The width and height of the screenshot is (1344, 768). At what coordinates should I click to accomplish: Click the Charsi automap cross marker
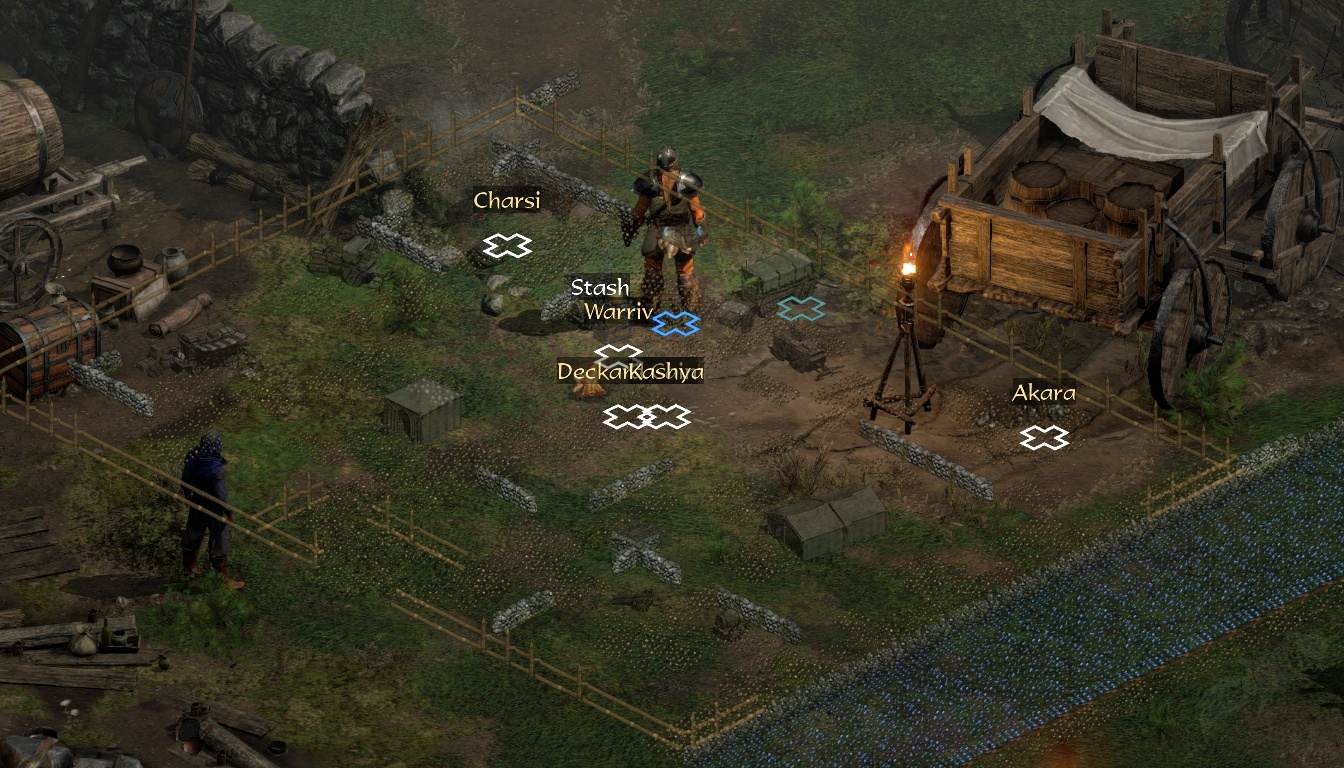507,246
